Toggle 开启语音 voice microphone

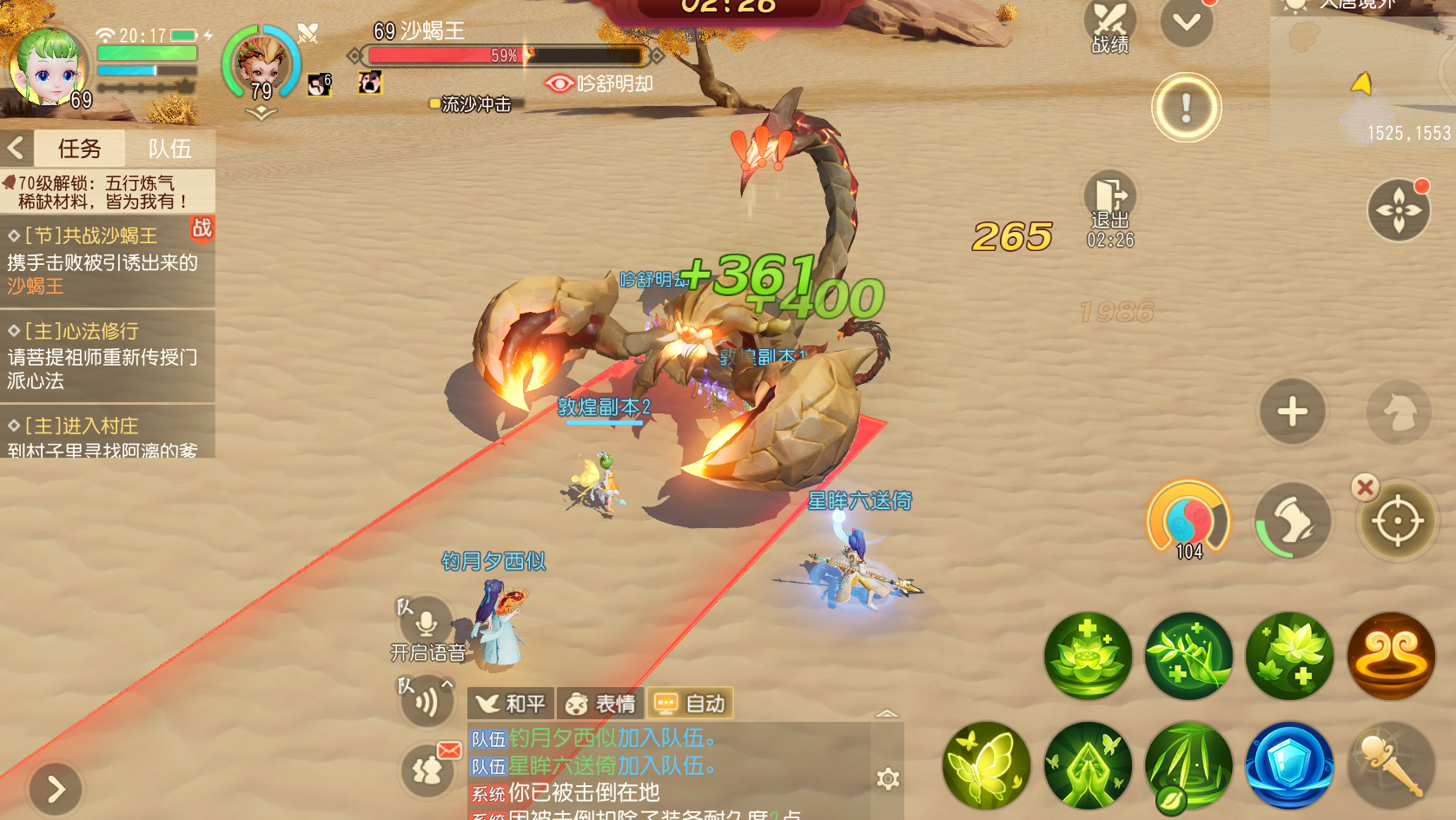(426, 624)
